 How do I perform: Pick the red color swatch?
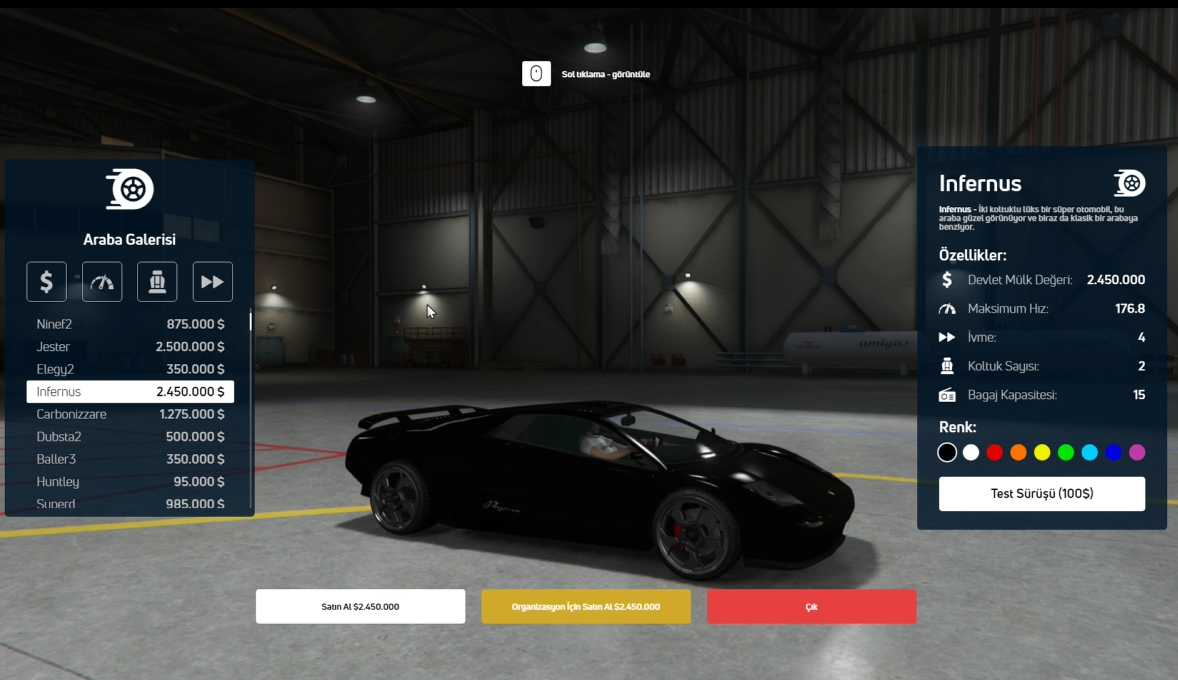click(994, 453)
